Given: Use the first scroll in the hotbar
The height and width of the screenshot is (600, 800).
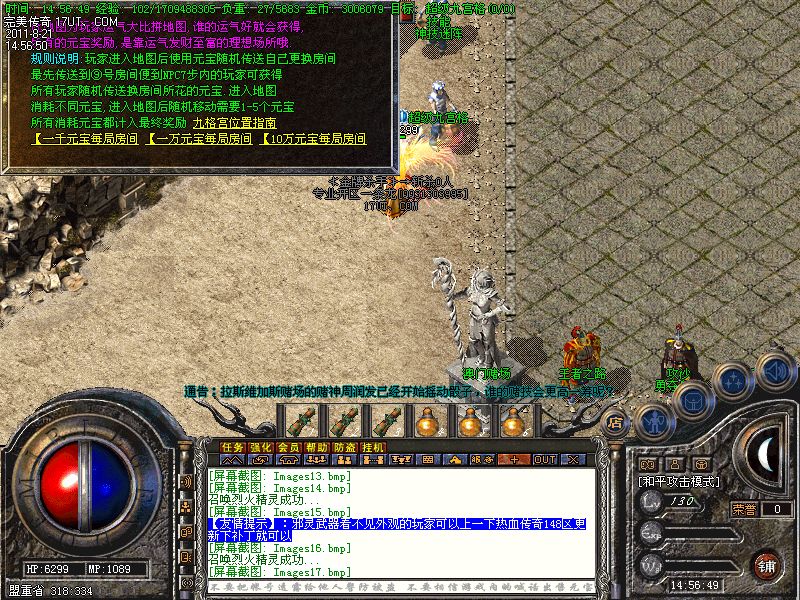Looking at the screenshot, I should pyautogui.click(x=301, y=421).
